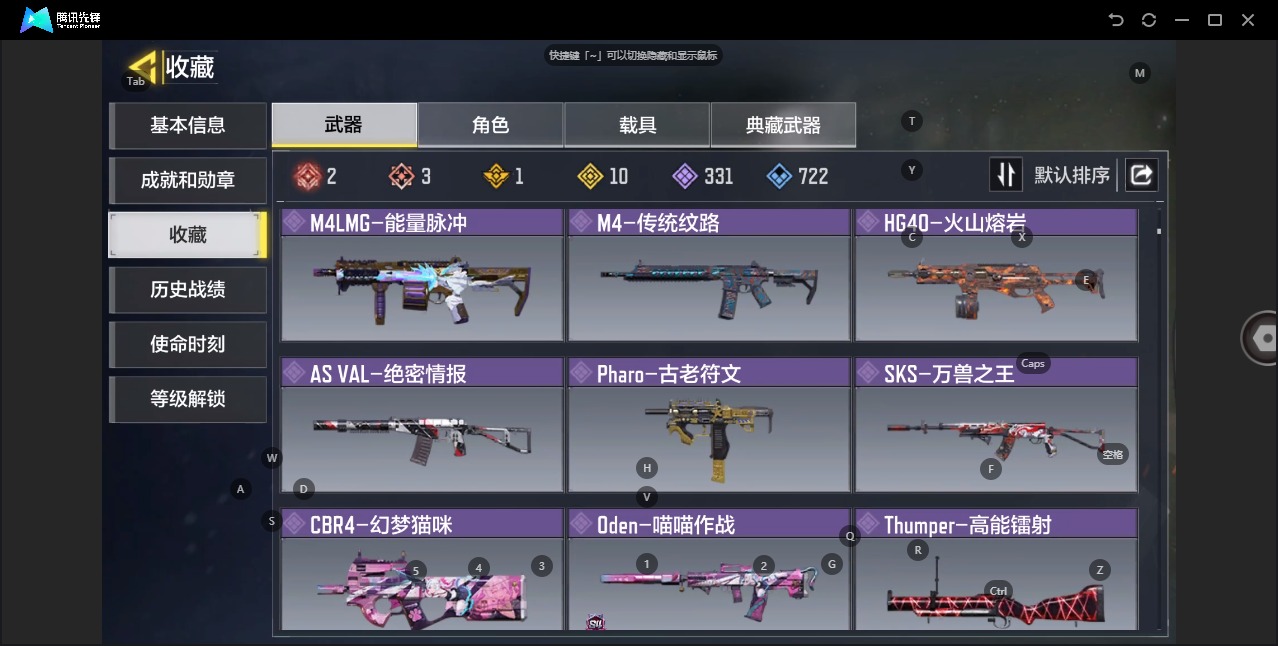
Task: Switch to the 载具 tab
Action: click(x=637, y=125)
